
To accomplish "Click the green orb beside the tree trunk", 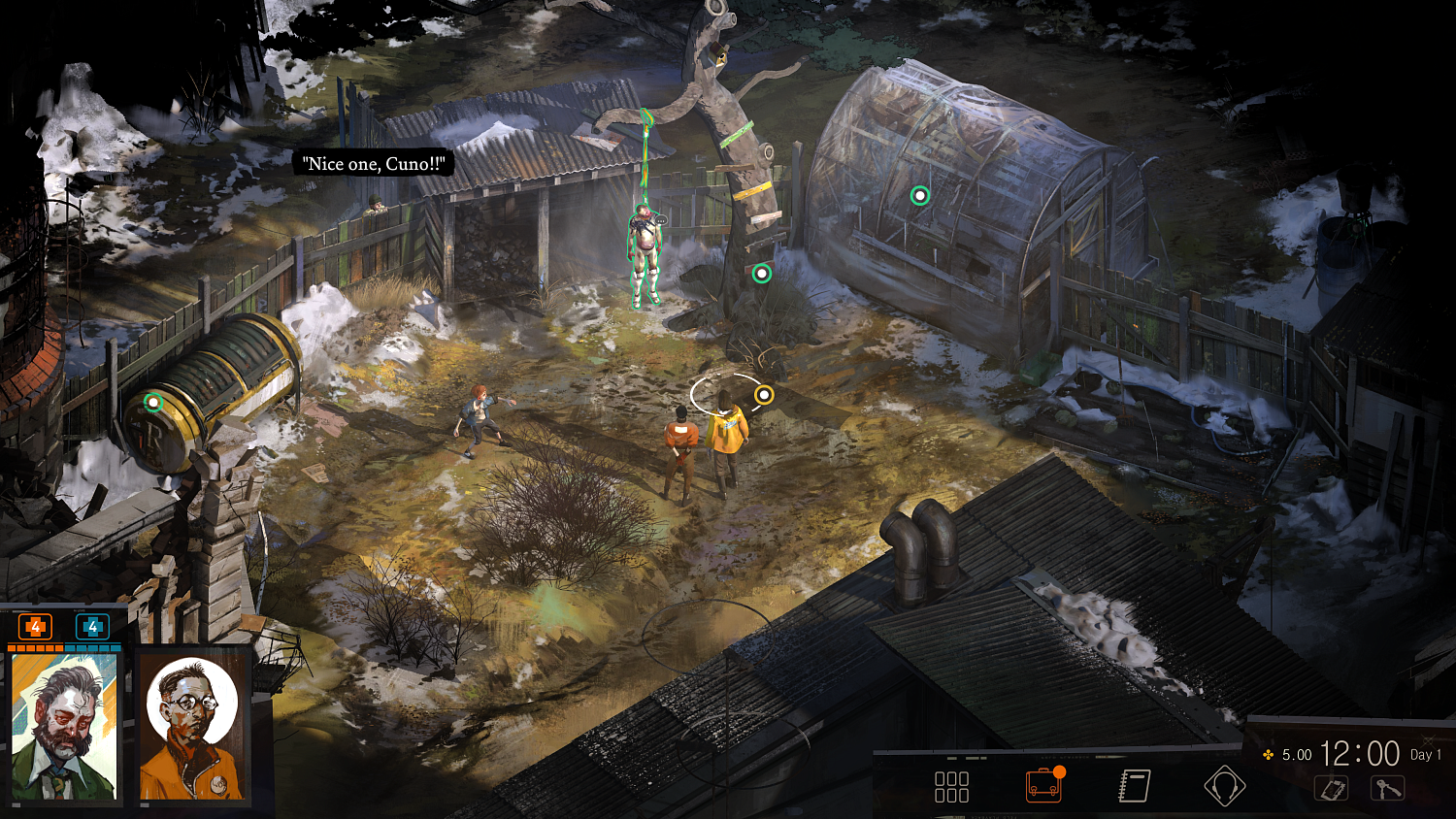I will [760, 273].
